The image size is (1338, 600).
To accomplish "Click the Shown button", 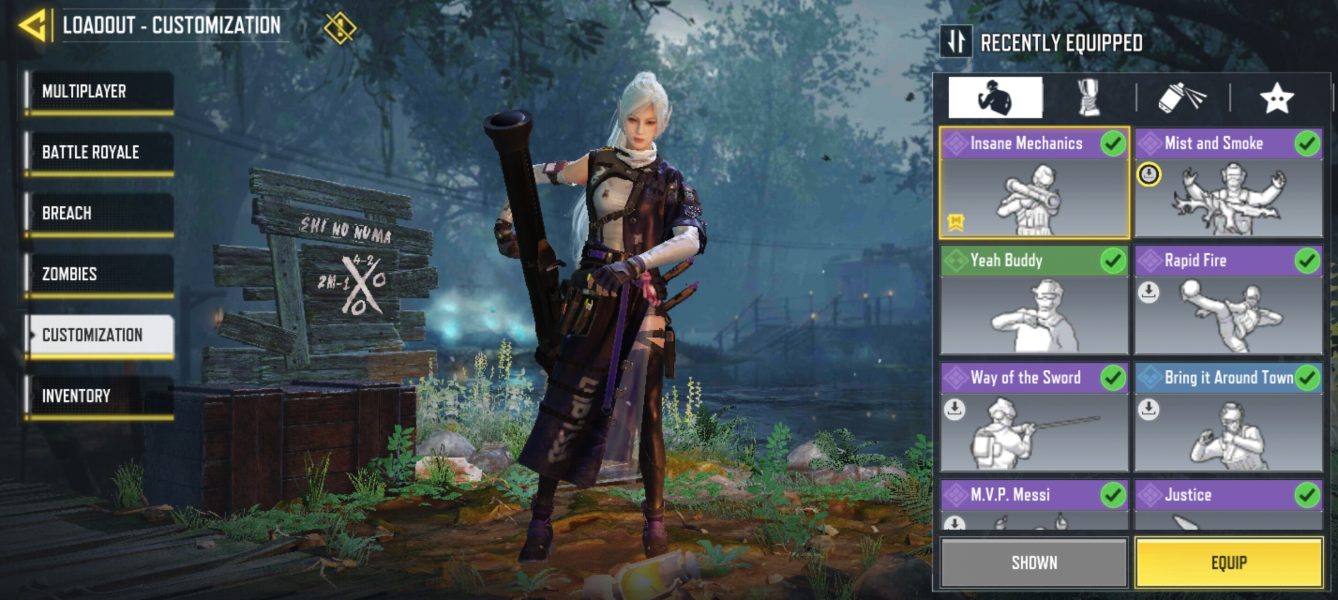I will pos(1034,562).
